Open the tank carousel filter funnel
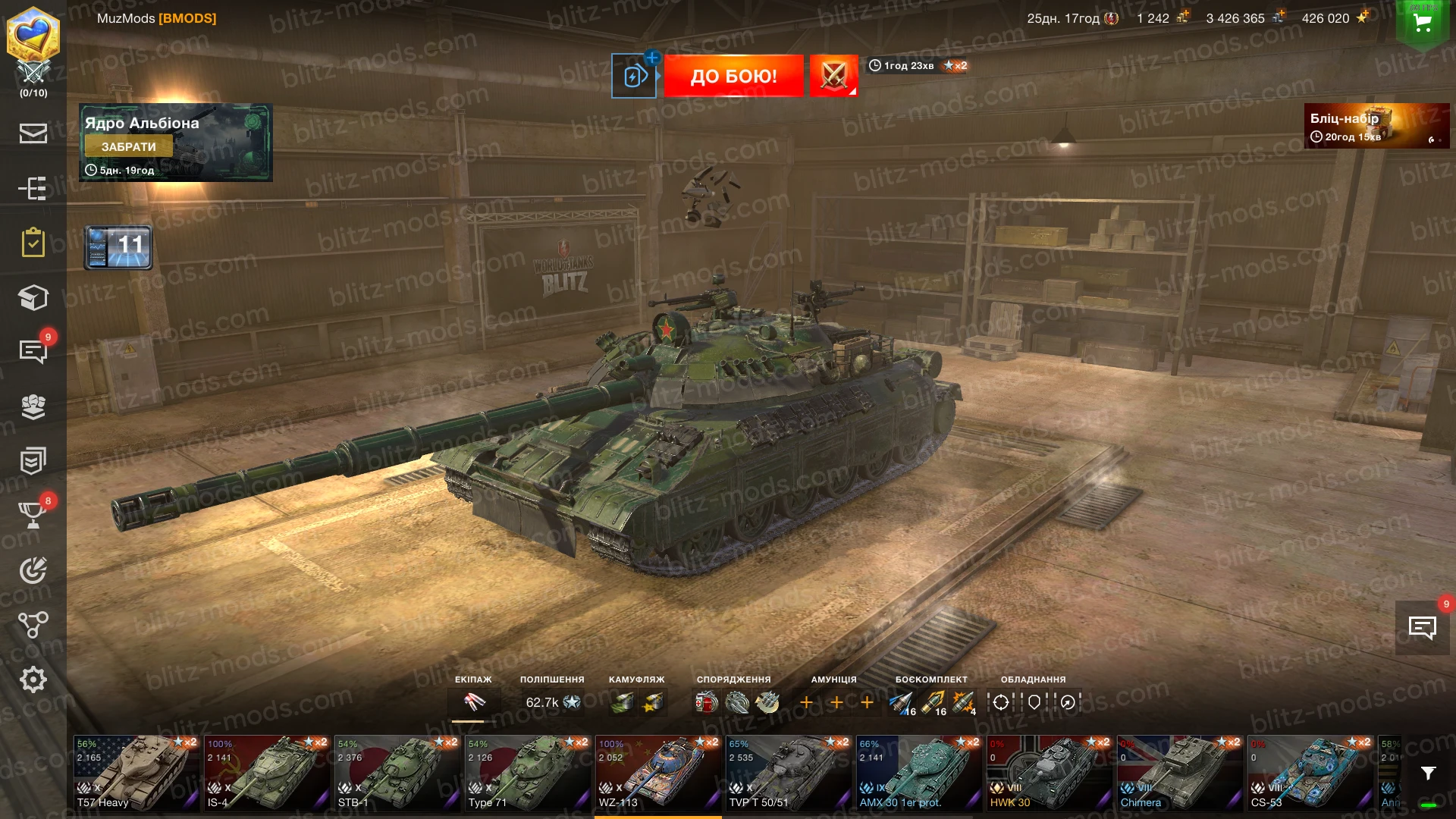Image resolution: width=1456 pixels, height=819 pixels. tap(1428, 773)
